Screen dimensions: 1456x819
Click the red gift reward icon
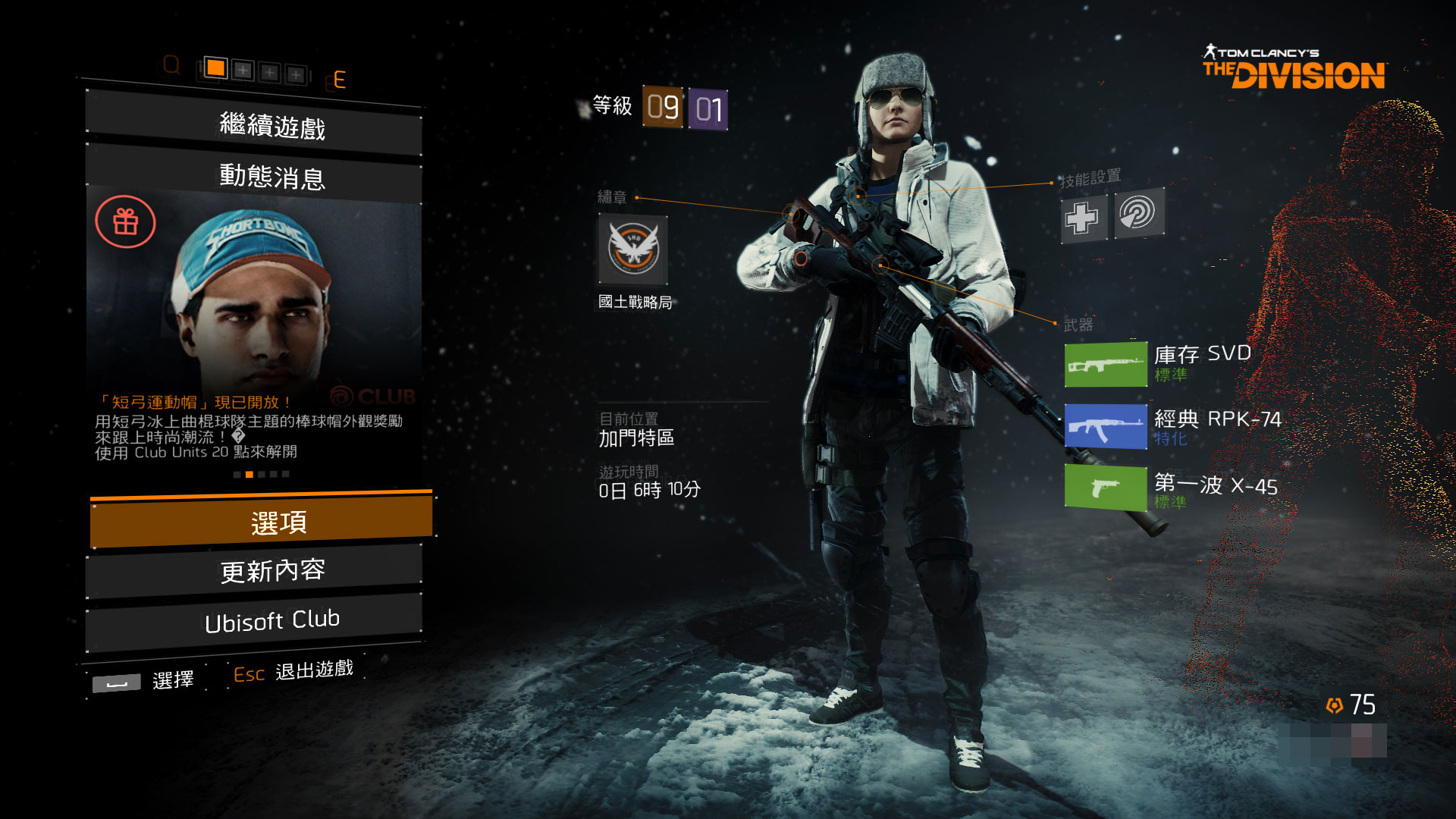coord(125,222)
